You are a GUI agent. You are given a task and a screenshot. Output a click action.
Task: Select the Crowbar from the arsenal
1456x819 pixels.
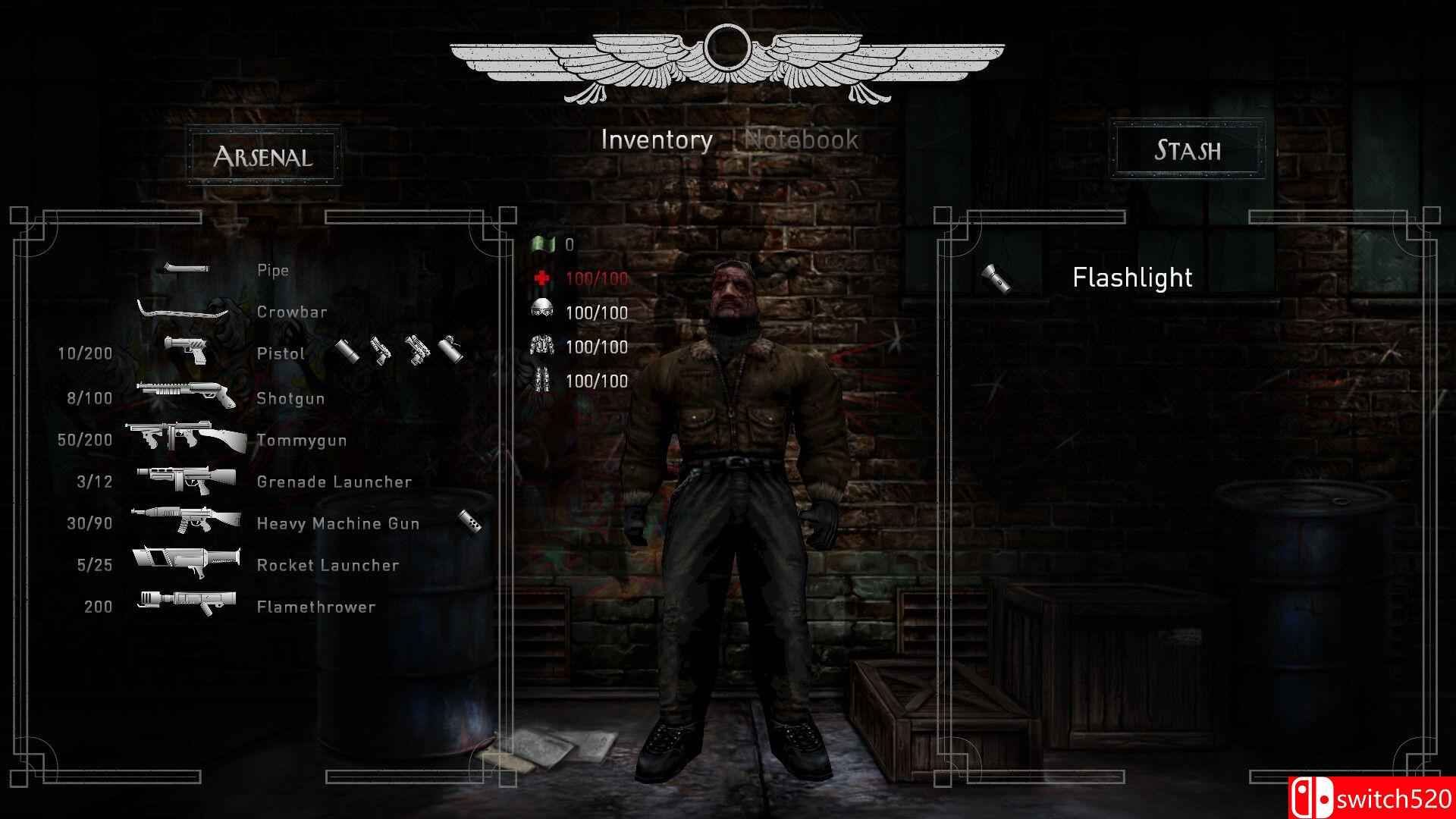pyautogui.click(x=292, y=312)
